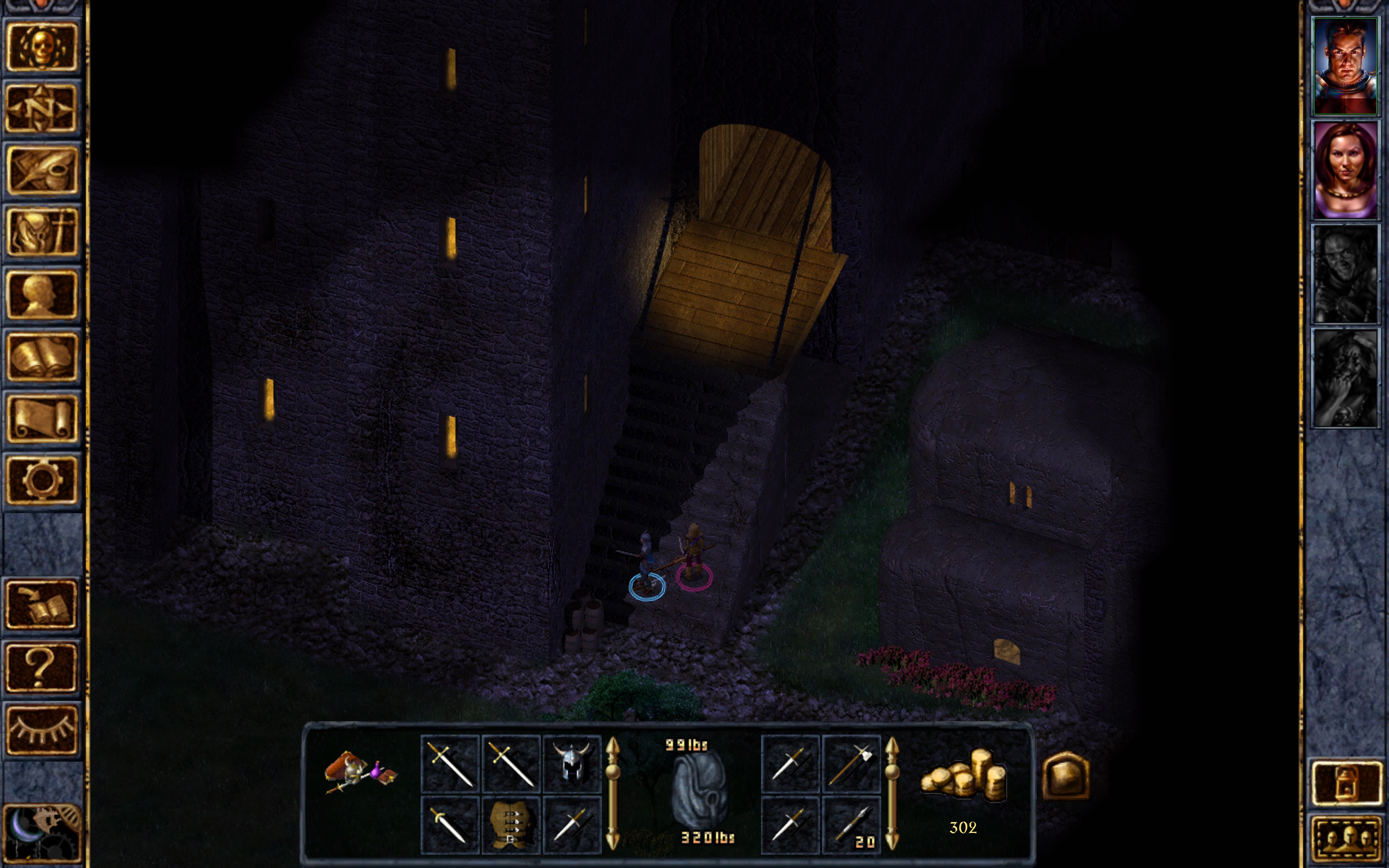Click the gold coins pile icon
The image size is (1389, 868).
click(x=963, y=775)
